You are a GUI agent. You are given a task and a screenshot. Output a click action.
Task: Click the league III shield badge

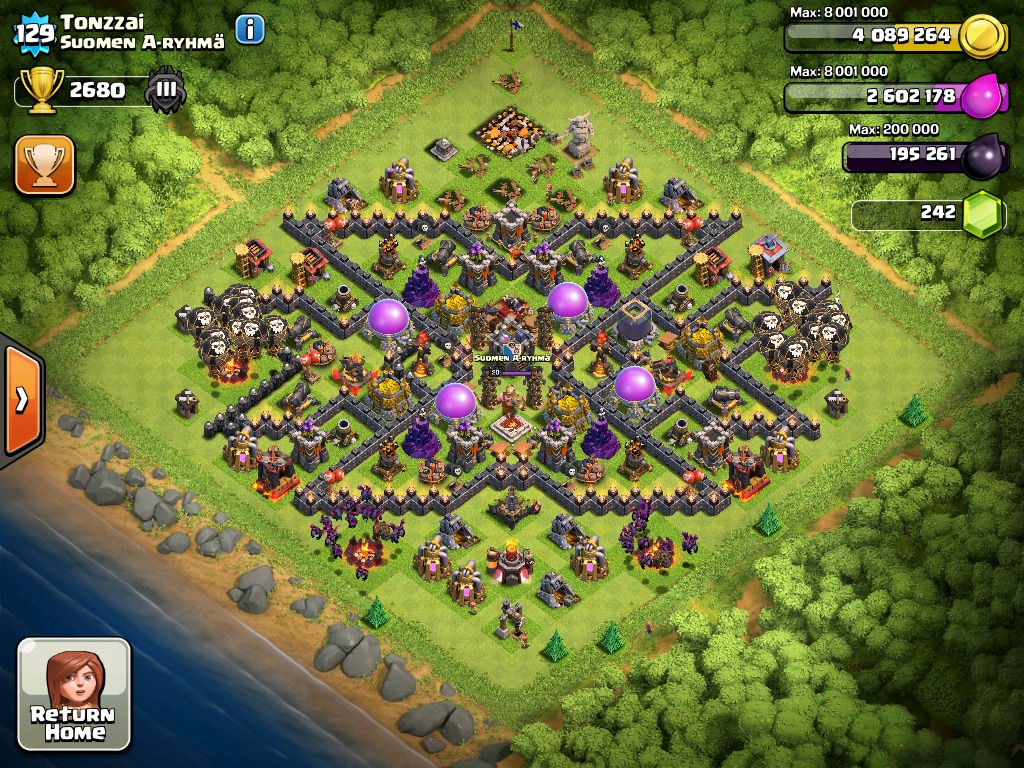click(x=165, y=91)
